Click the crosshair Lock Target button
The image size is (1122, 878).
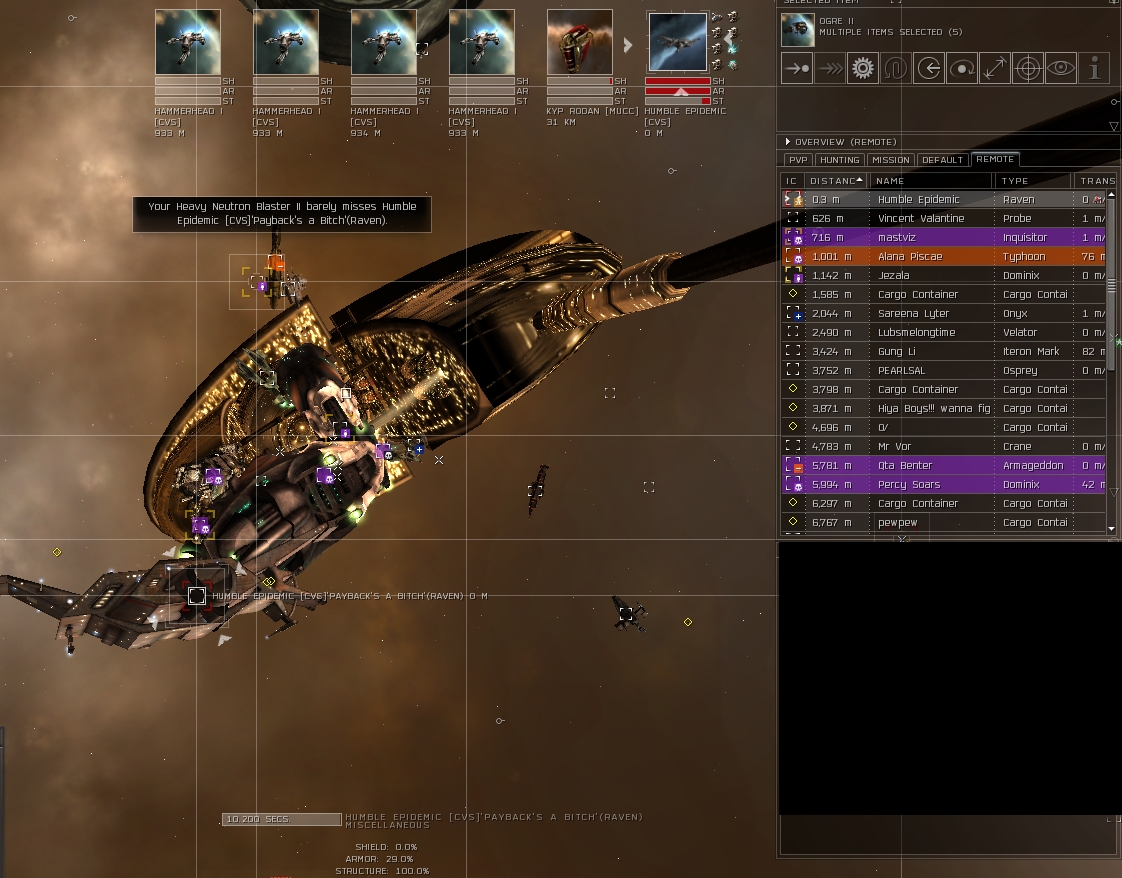[1028, 68]
